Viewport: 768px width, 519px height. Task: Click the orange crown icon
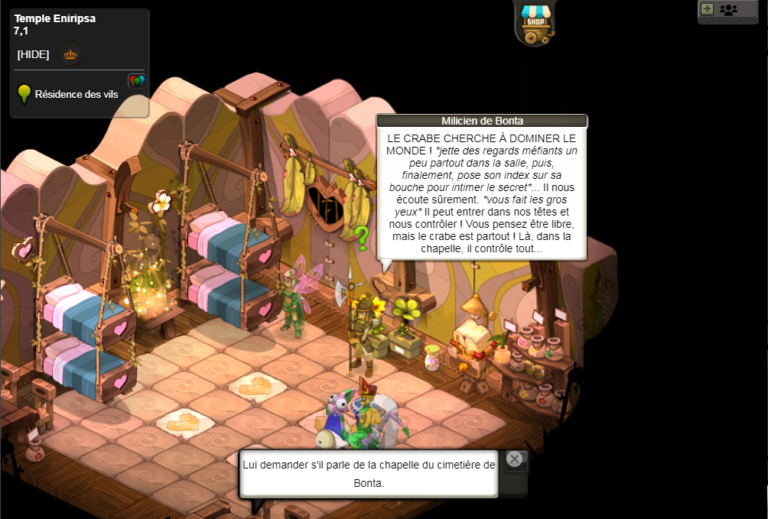[70, 55]
